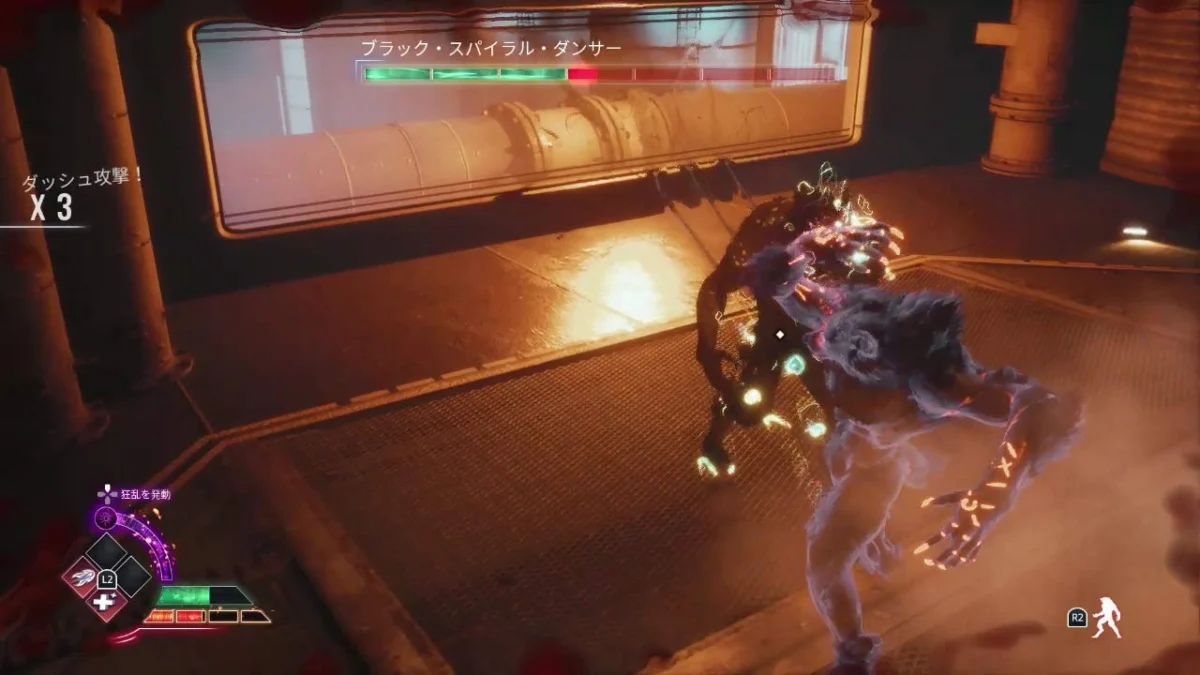Trigger the purple frenzy rage icon
This screenshot has height=675, width=1200.
[x=105, y=518]
